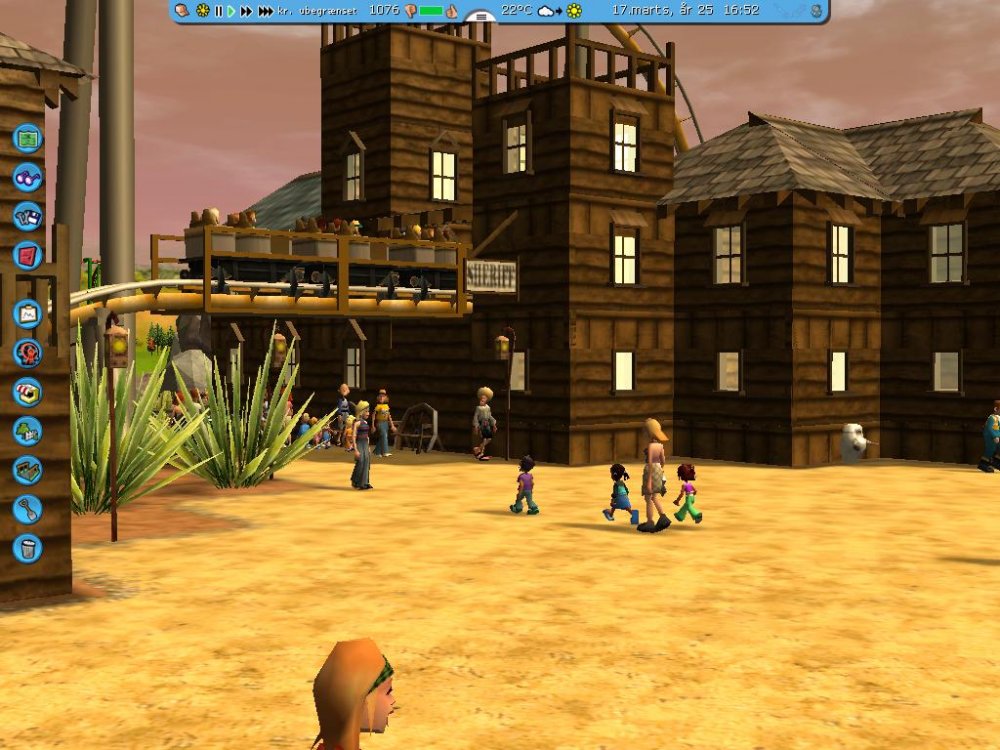Open the scenery icon with tree and fence
Viewport: 1000px width, 750px height.
(x=28, y=431)
